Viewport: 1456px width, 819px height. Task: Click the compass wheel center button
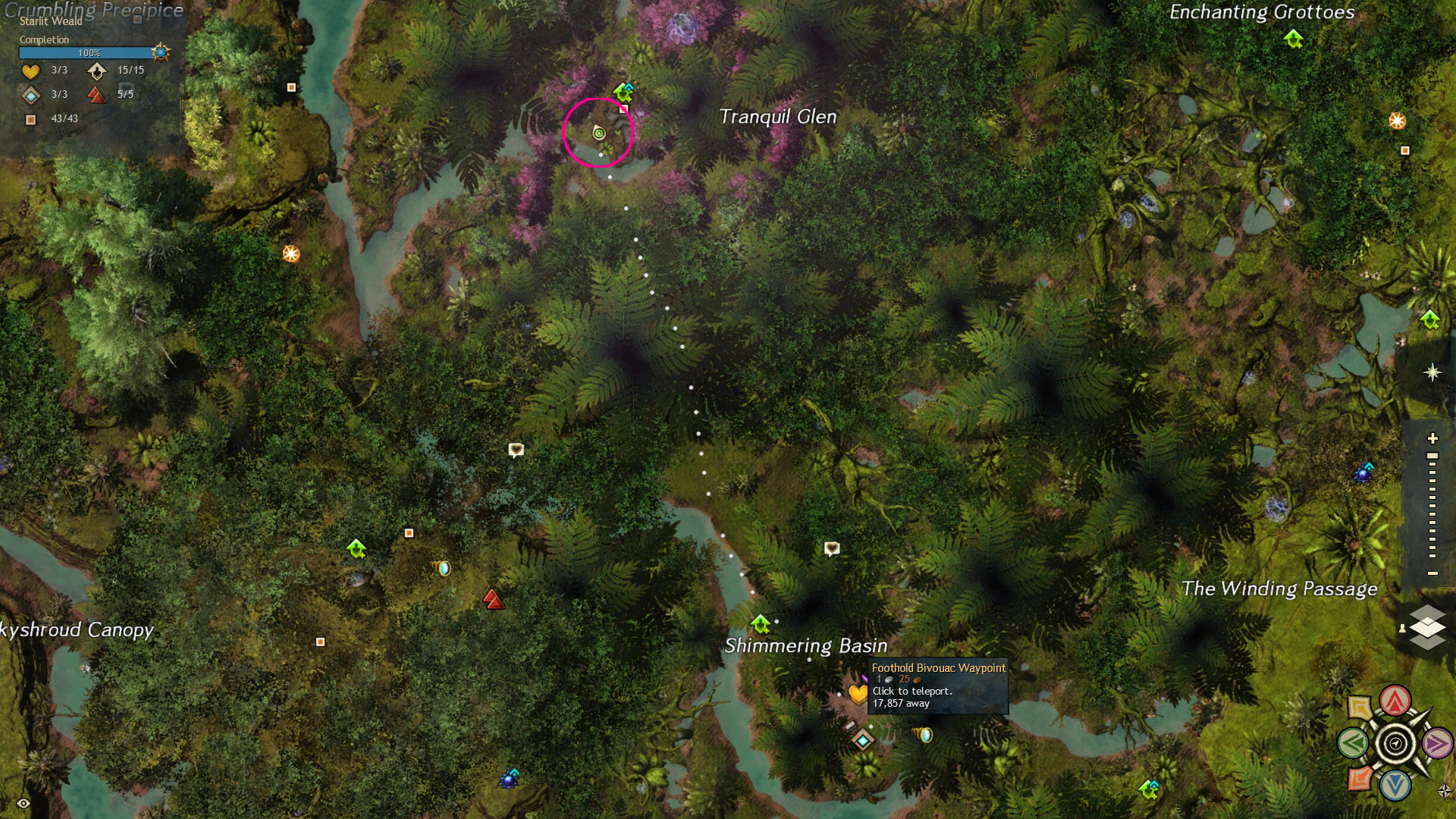1395,743
